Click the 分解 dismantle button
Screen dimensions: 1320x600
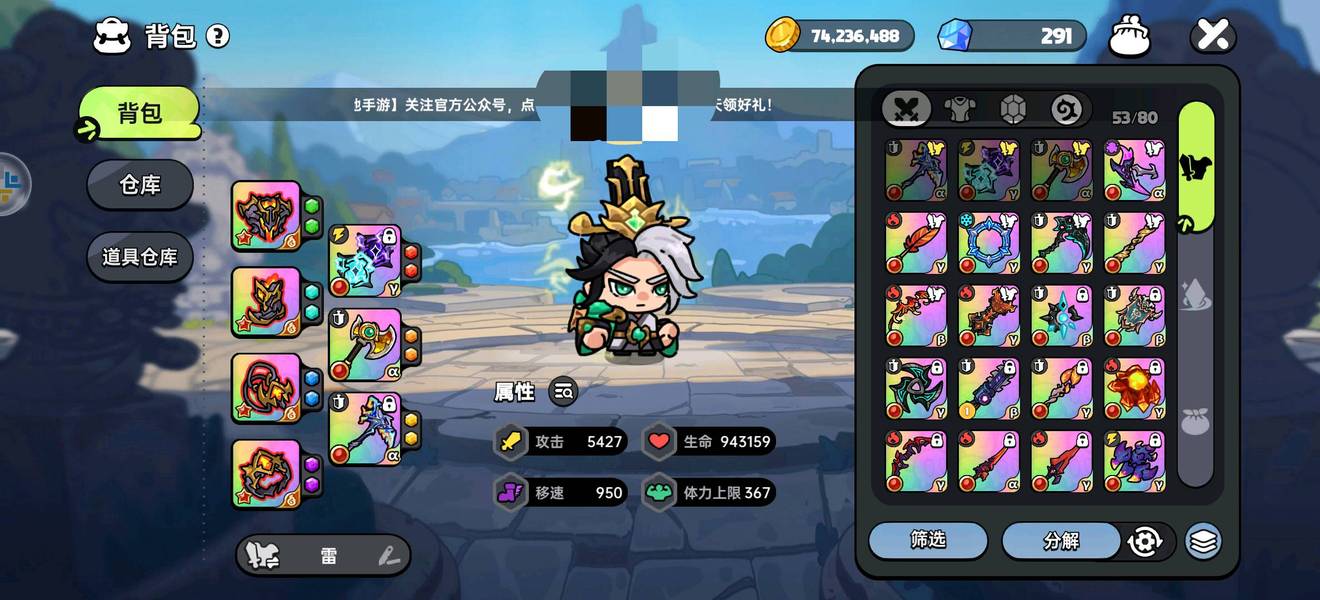(x=1061, y=541)
